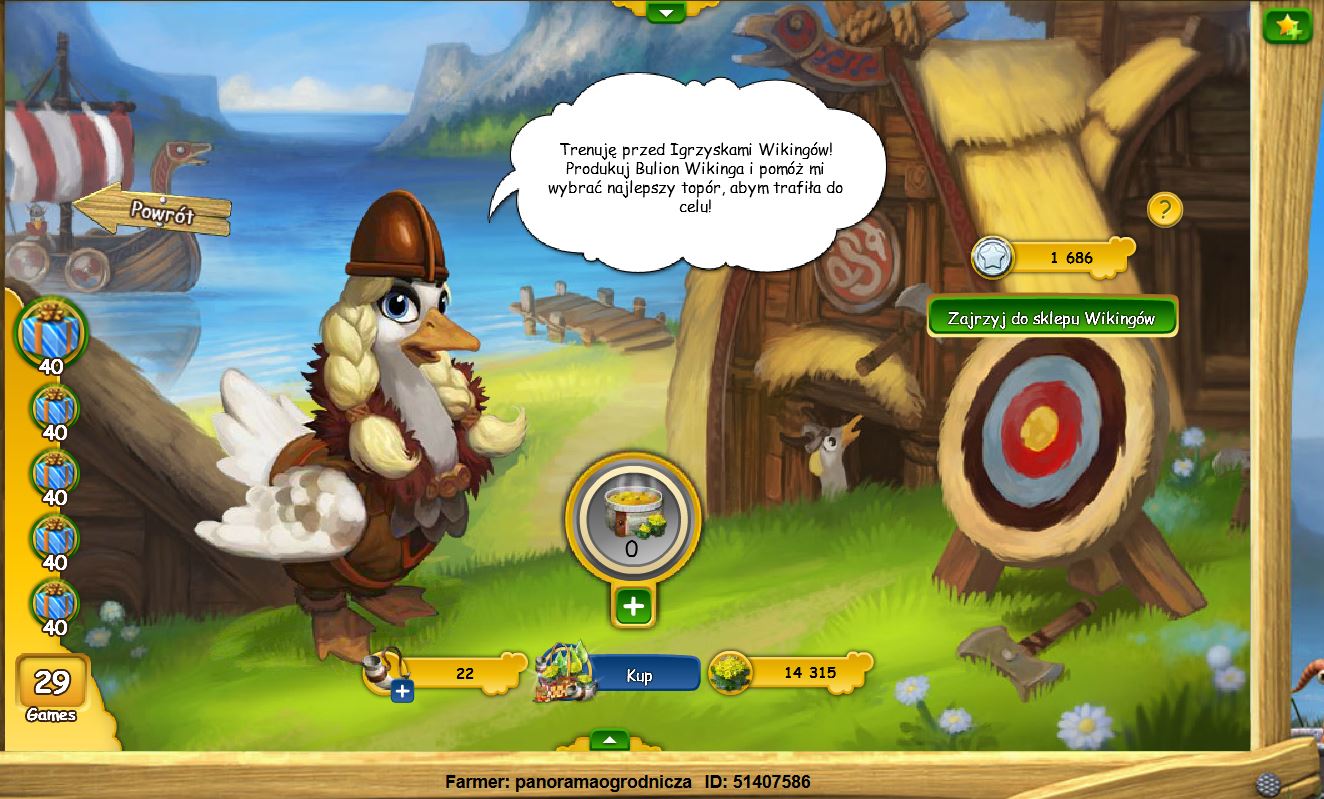Click the Powrót wooden arrow sign
The image size is (1324, 799).
(154, 210)
